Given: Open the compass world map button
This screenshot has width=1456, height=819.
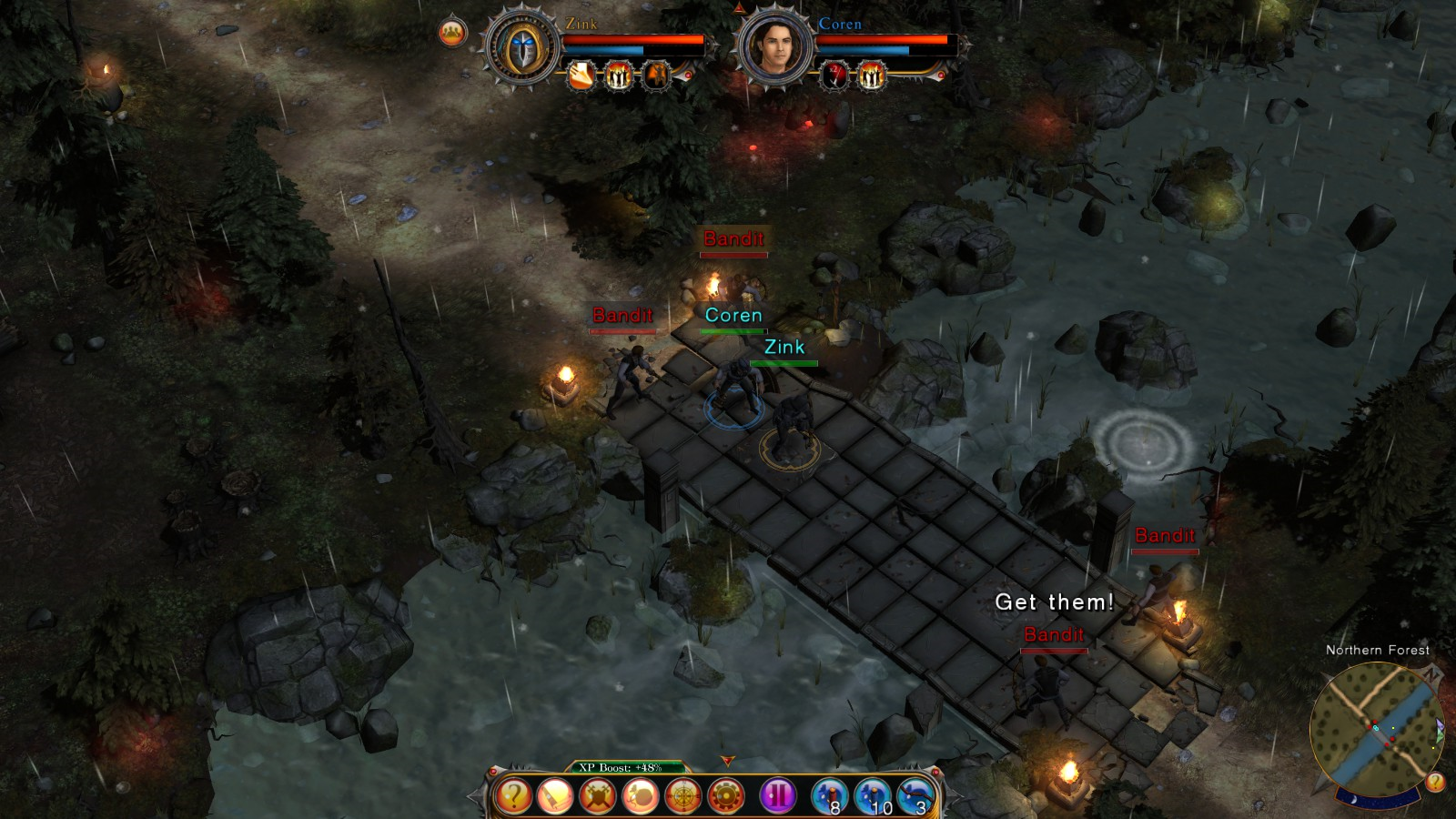Looking at the screenshot, I should click(x=683, y=796).
